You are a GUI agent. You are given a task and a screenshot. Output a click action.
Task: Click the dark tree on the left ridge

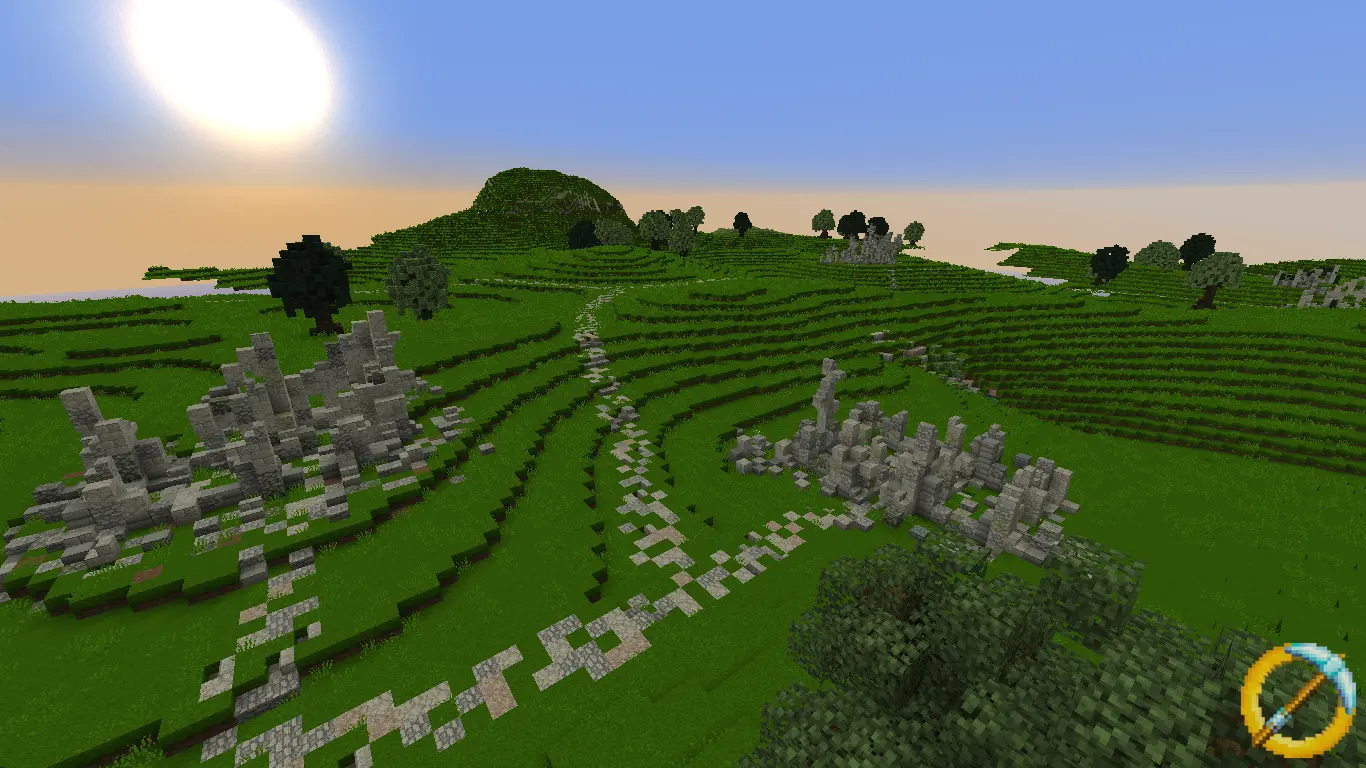tap(310, 280)
